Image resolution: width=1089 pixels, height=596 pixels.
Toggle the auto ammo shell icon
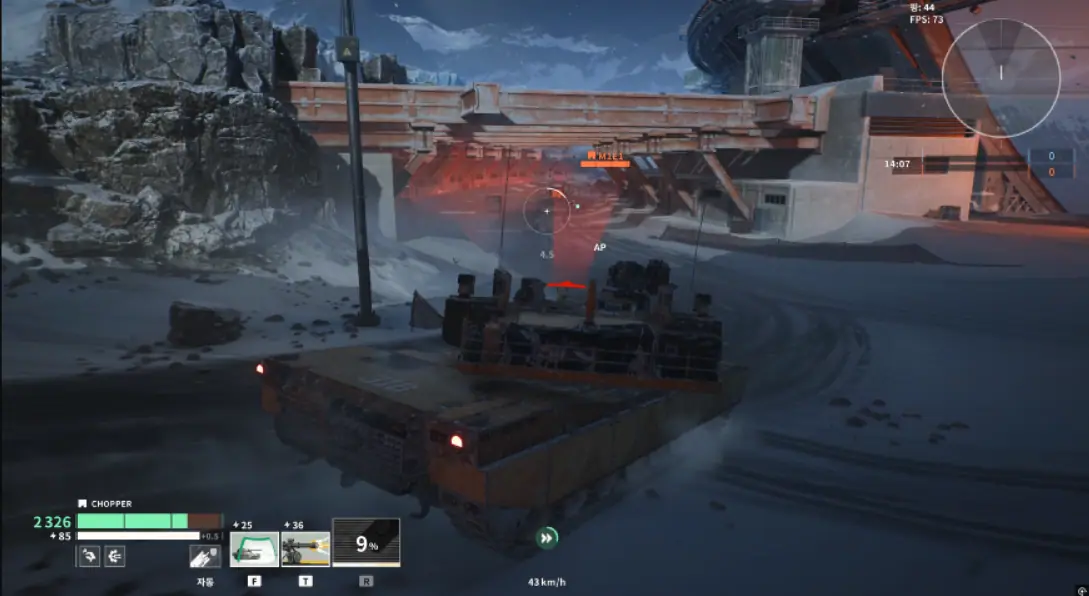205,556
